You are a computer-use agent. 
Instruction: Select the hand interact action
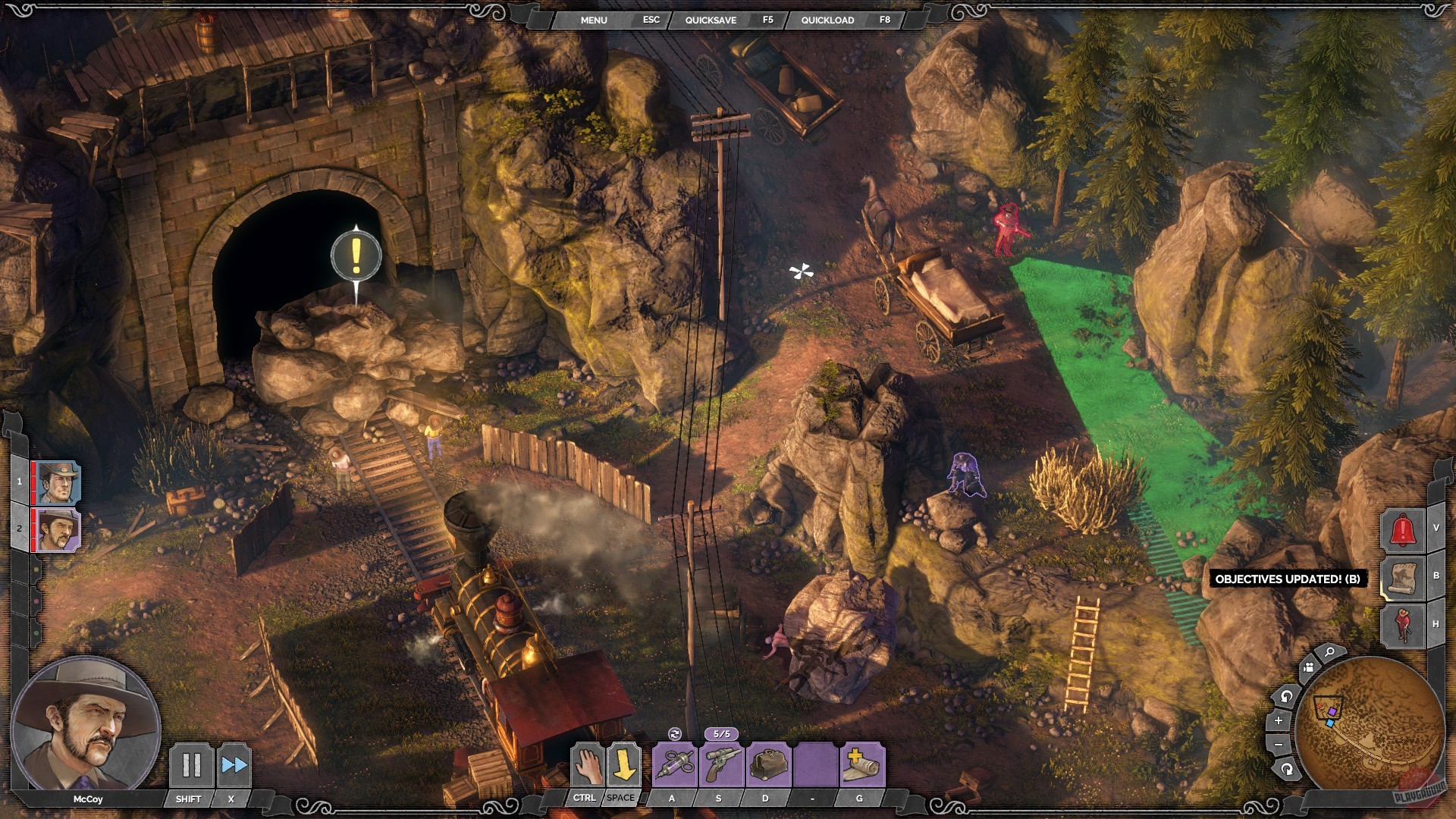click(587, 764)
